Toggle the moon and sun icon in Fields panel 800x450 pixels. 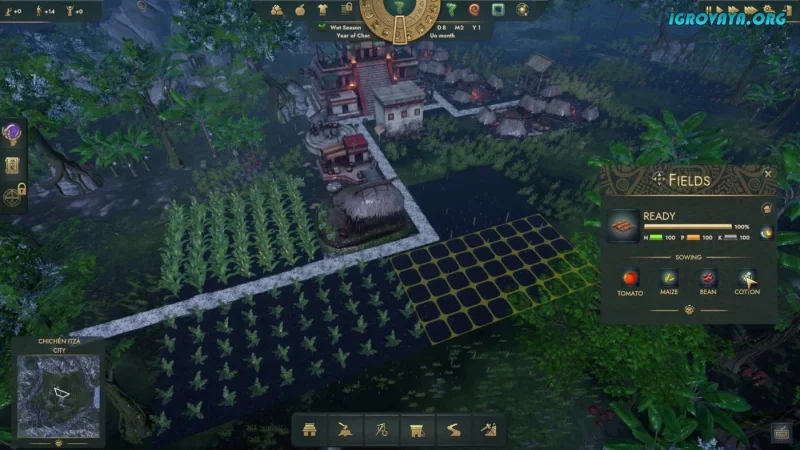[x=766, y=233]
